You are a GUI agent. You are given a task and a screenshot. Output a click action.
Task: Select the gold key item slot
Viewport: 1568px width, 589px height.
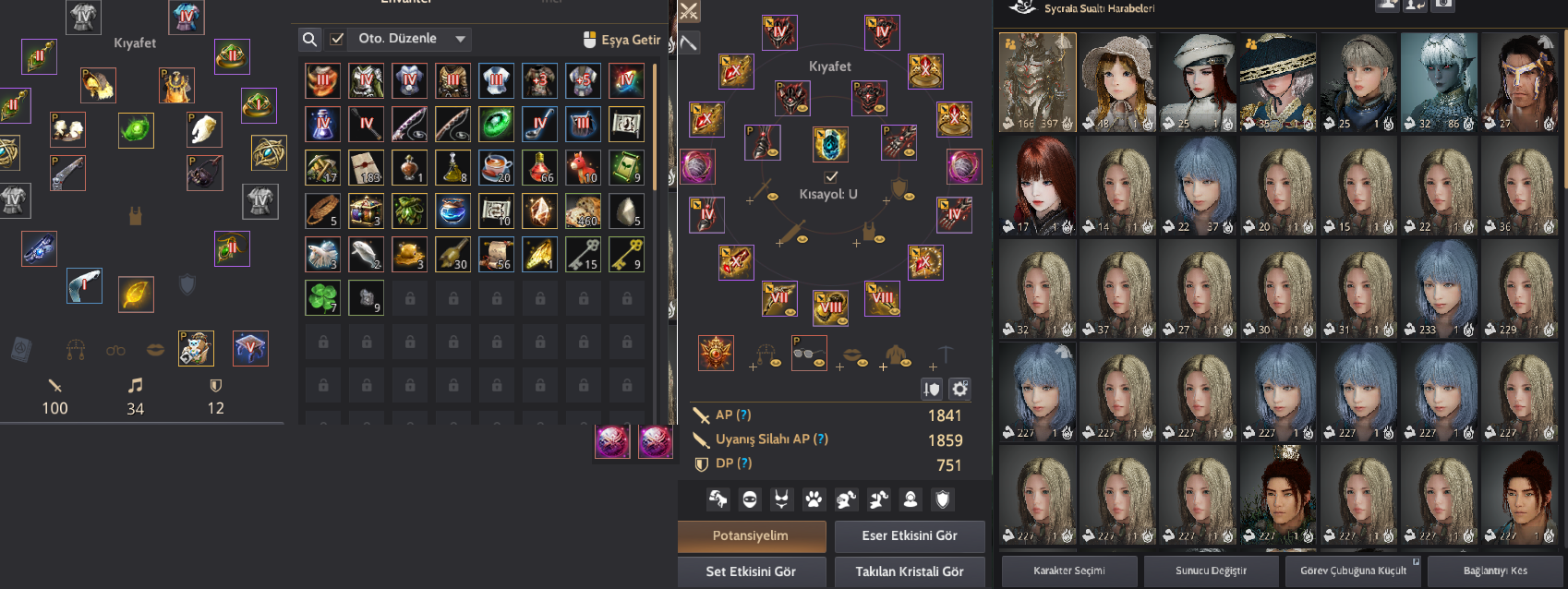(x=626, y=254)
